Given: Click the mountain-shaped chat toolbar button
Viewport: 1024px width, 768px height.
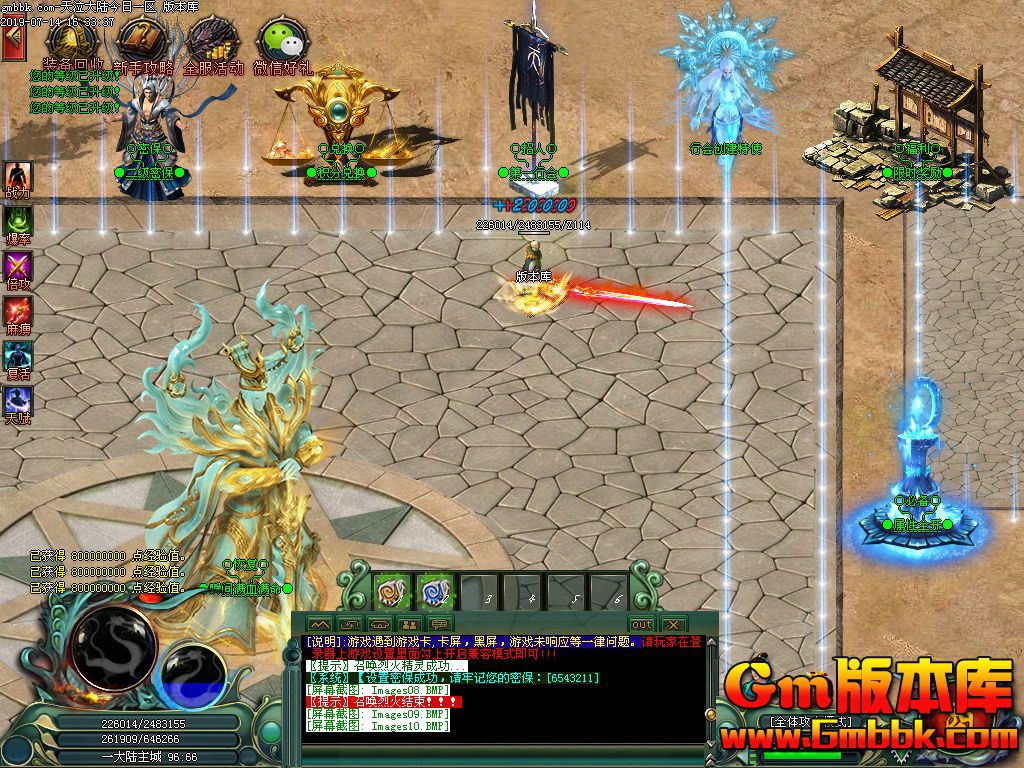Looking at the screenshot, I should pos(318,624).
